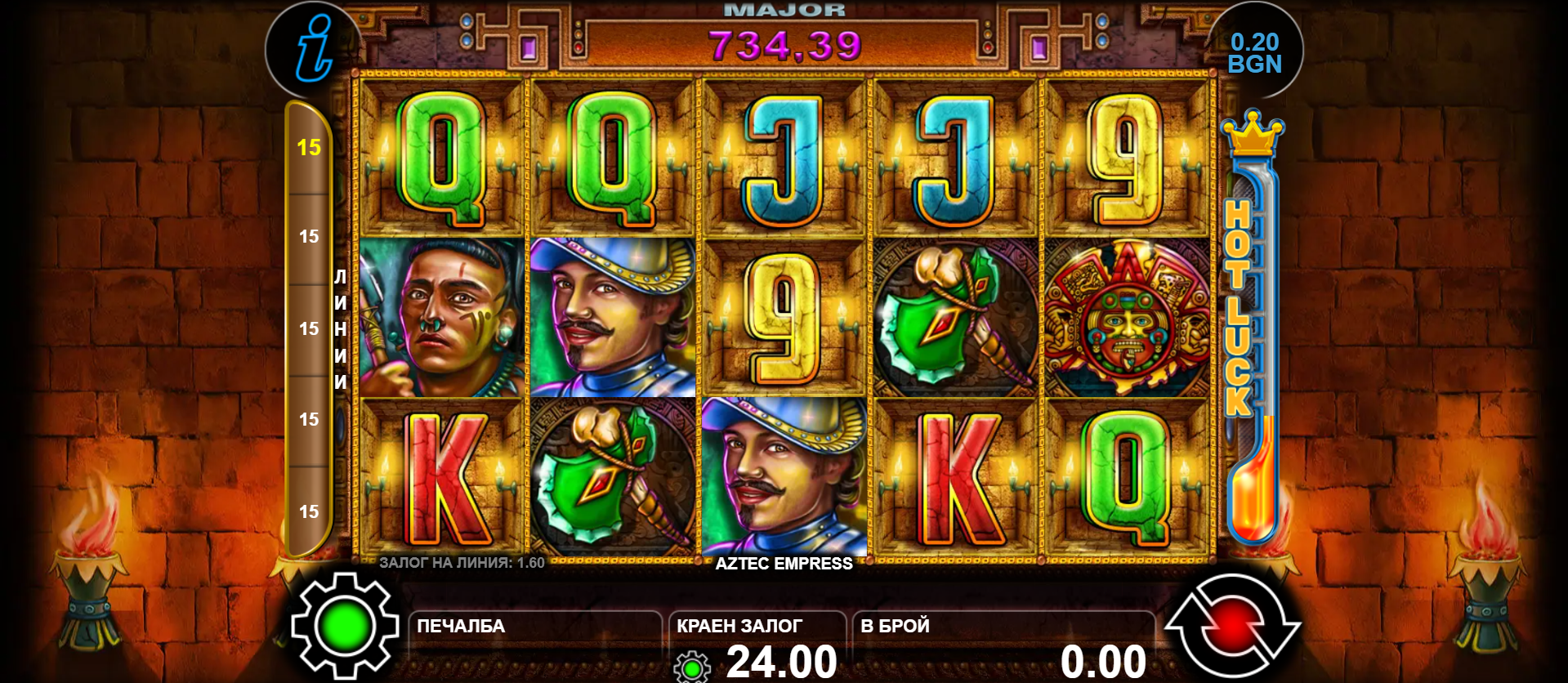
Task: Adjust the last bet with the small gear
Action: pos(692,667)
